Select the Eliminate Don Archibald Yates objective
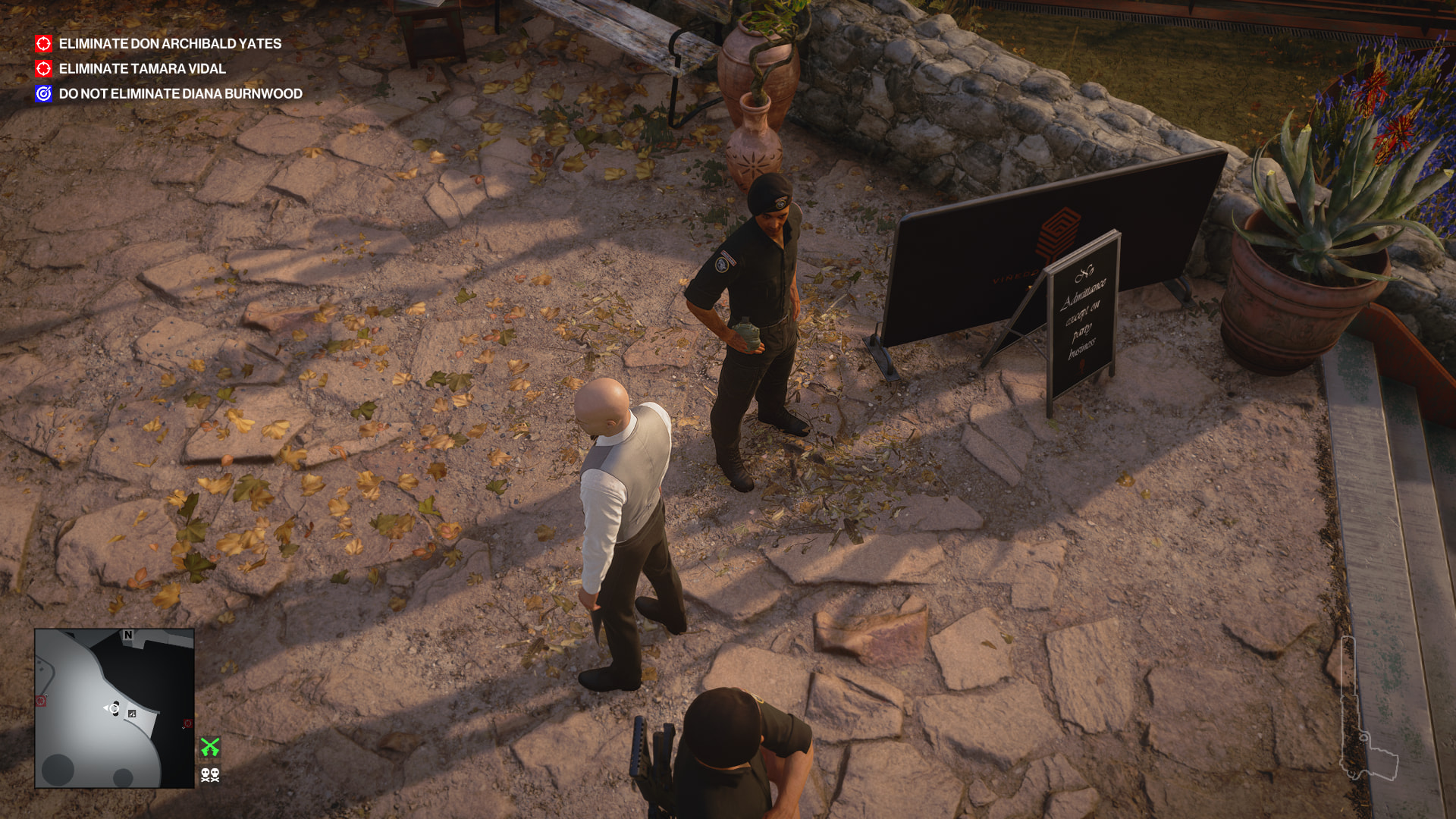 (x=170, y=44)
